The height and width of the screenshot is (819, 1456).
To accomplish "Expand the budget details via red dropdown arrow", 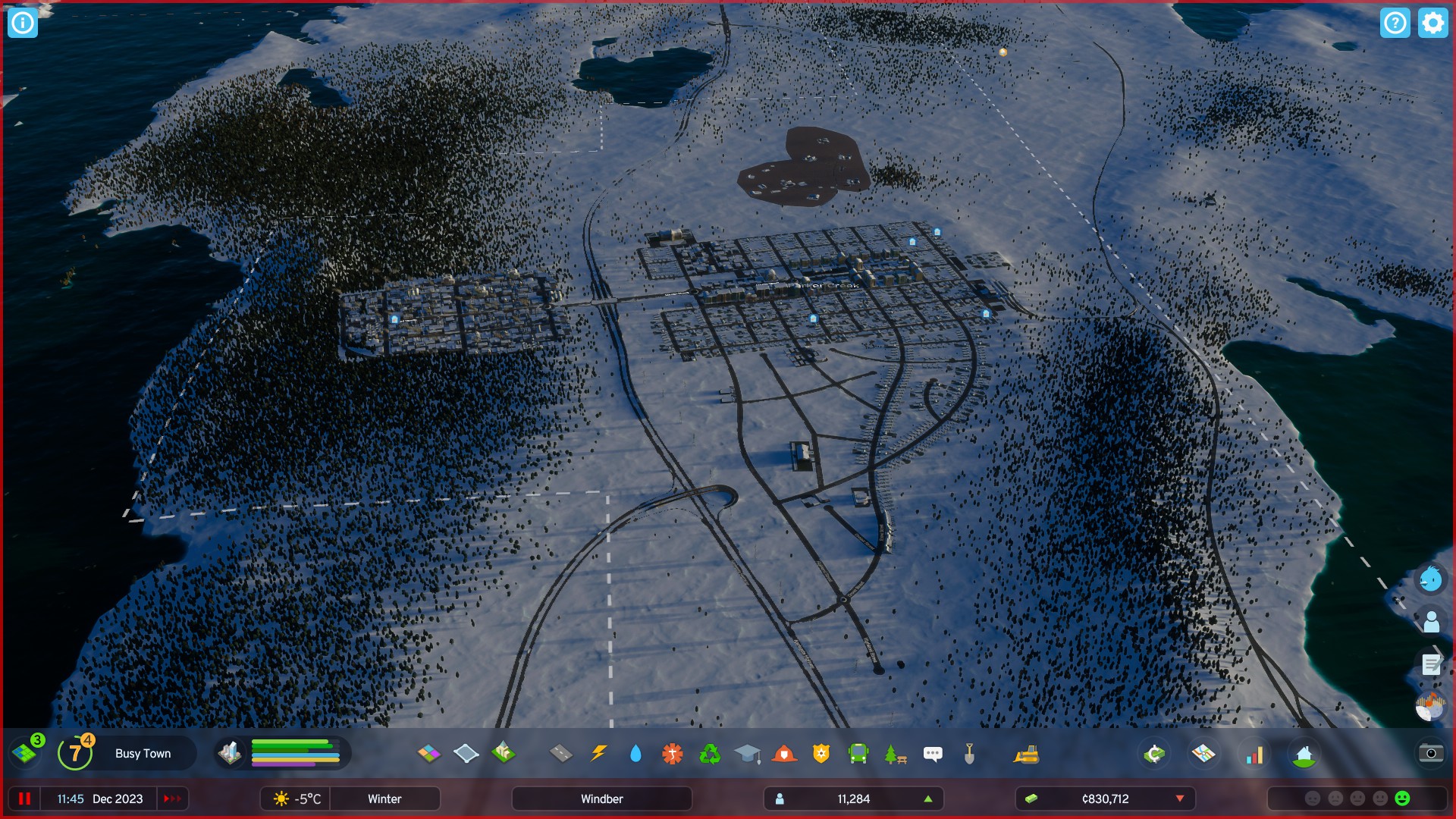I will [1180, 799].
